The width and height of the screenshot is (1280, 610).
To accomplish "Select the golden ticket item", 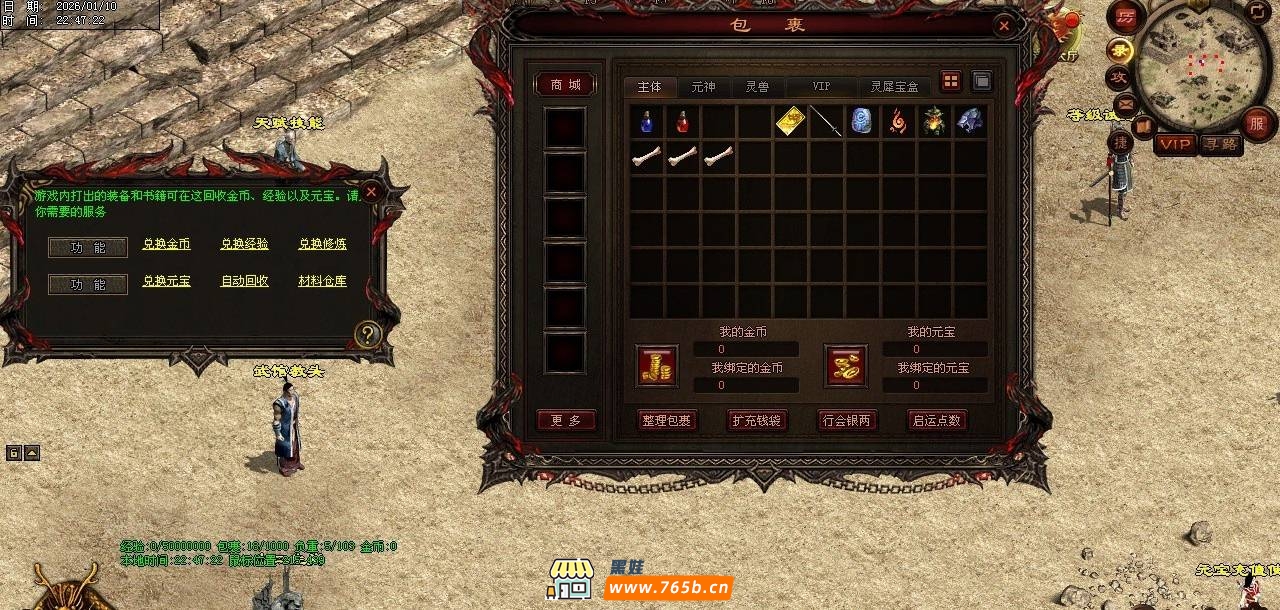I will click(791, 122).
